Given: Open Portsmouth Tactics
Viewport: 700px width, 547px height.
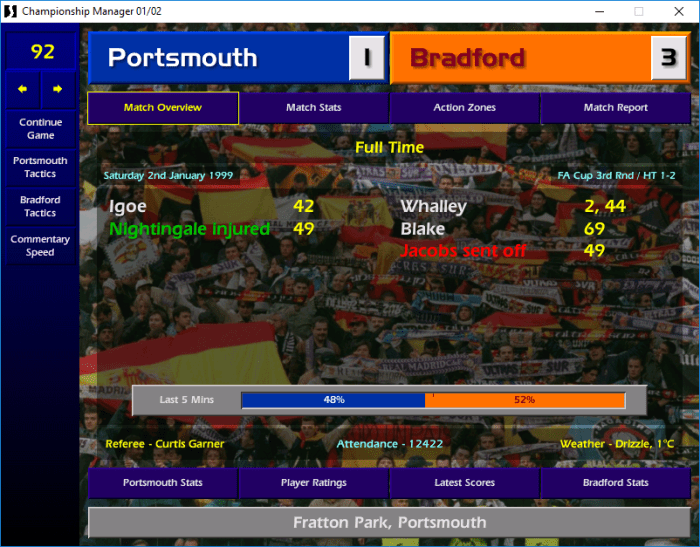Looking at the screenshot, I should point(40,167).
